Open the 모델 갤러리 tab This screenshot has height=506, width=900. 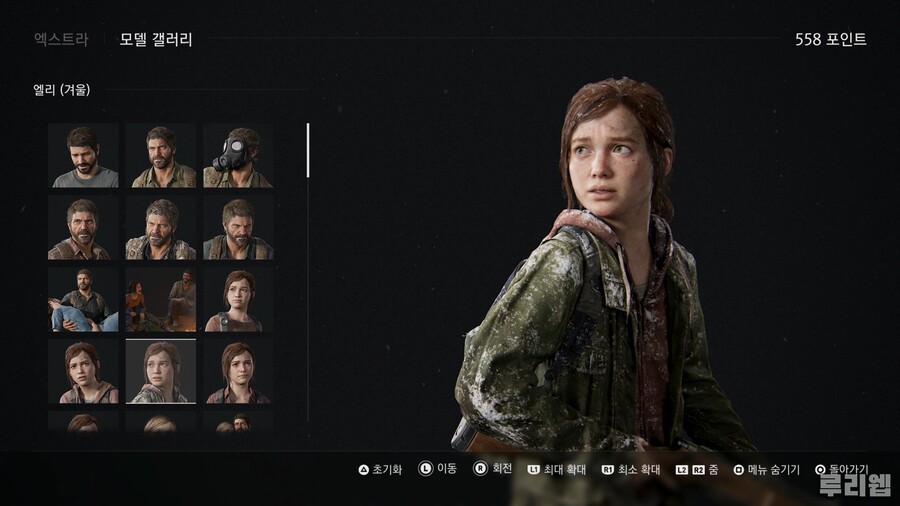[155, 40]
